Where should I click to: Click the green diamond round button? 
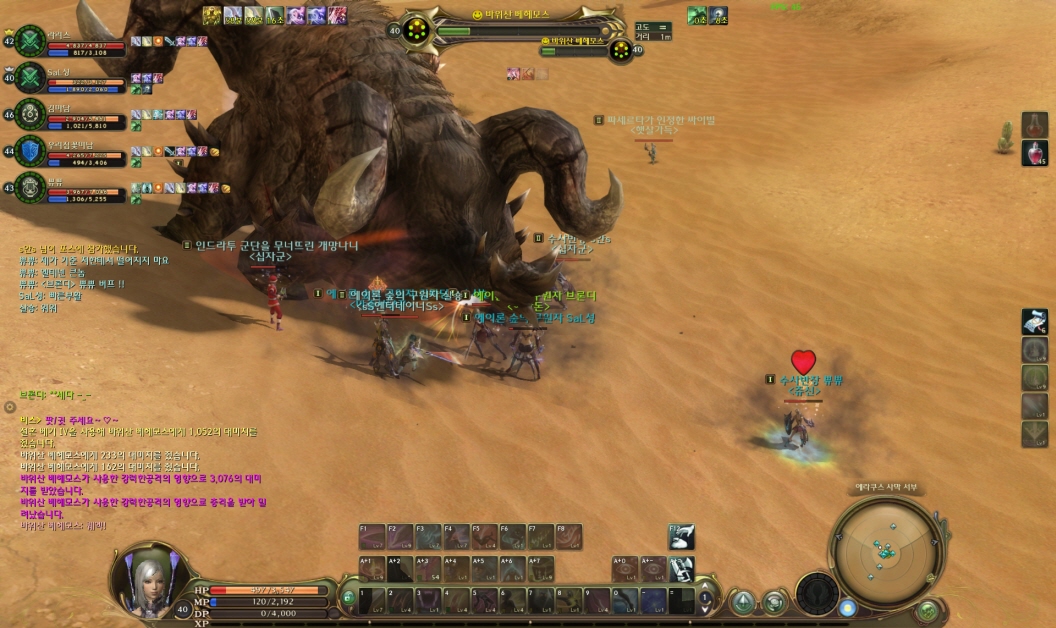click(x=742, y=601)
